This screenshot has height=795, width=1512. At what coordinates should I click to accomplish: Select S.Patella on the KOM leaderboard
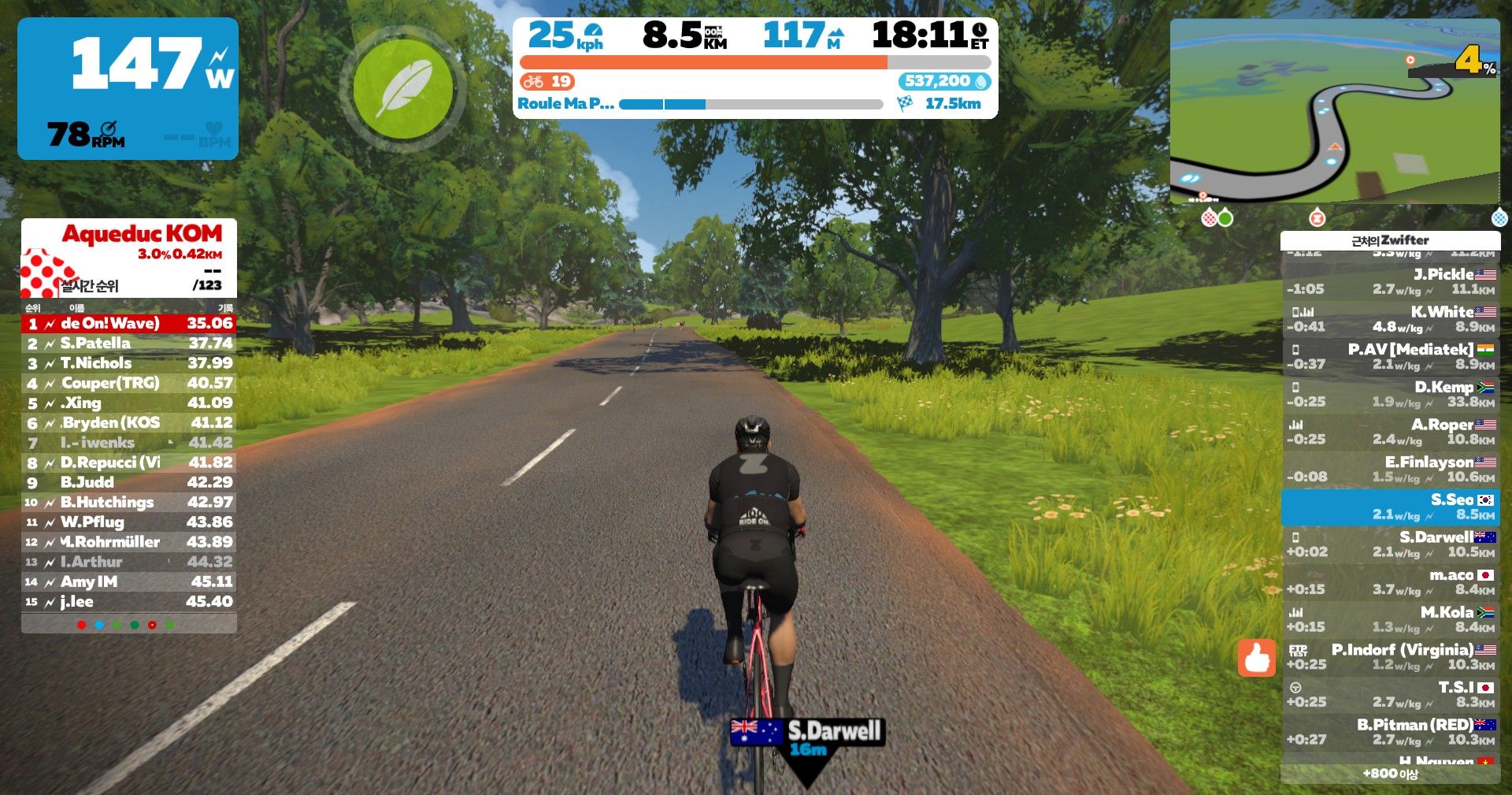[x=129, y=344]
